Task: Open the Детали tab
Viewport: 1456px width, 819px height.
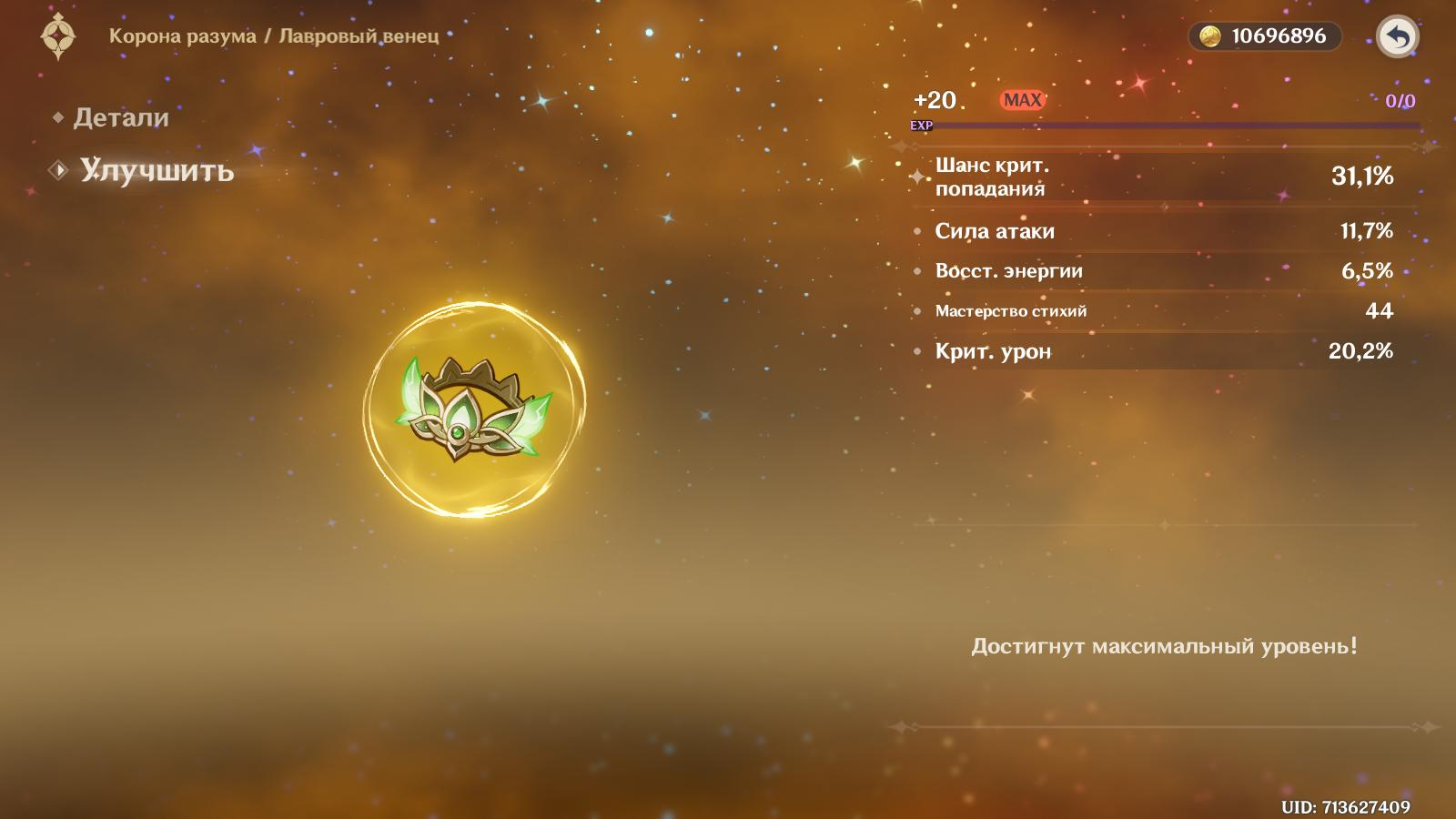Action: [120, 117]
